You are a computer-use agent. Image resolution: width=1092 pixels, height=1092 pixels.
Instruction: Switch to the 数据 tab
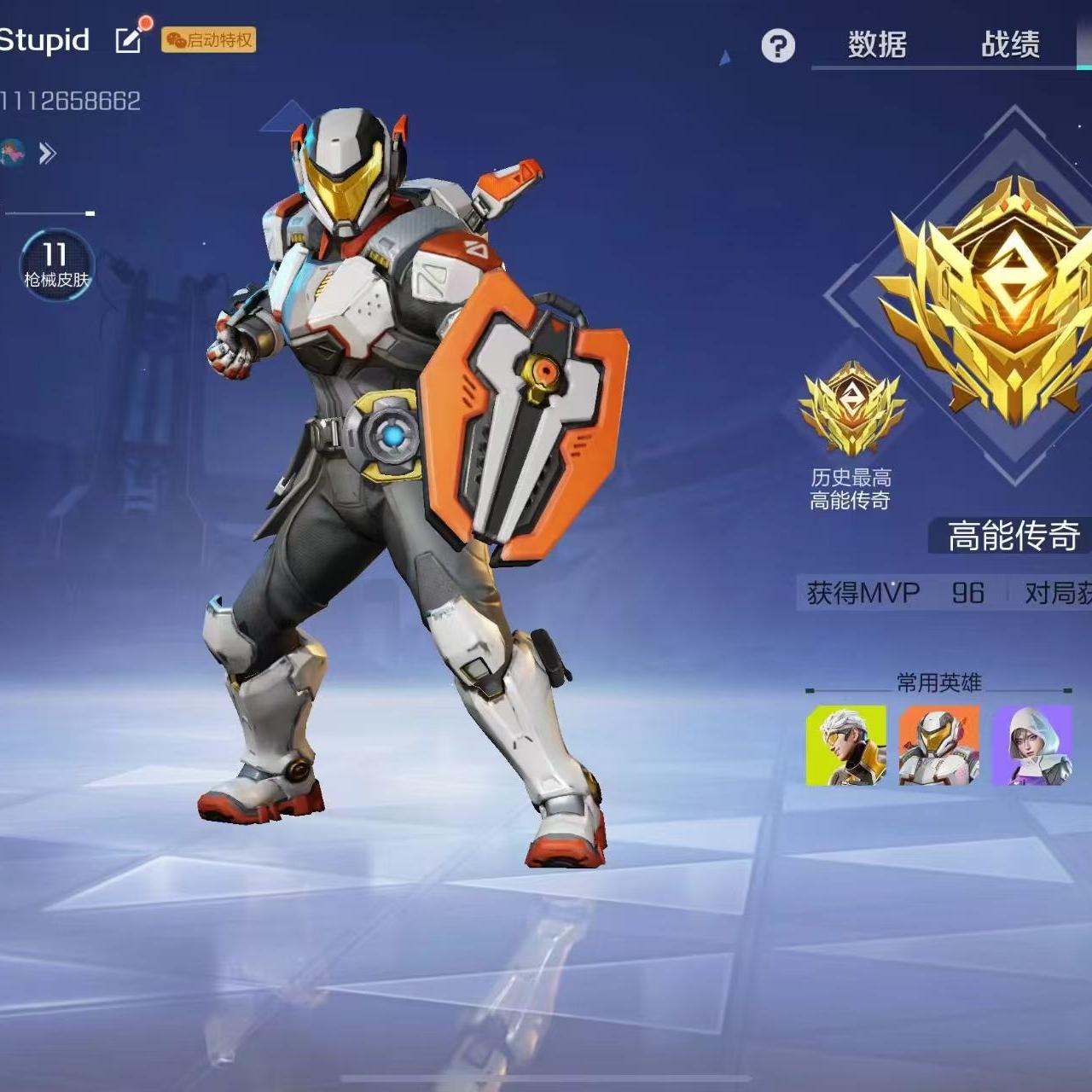click(877, 44)
